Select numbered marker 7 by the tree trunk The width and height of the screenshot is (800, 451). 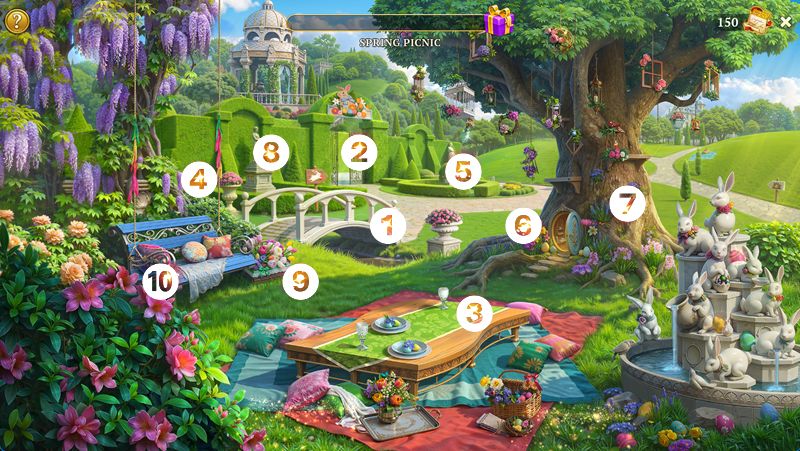tap(627, 204)
